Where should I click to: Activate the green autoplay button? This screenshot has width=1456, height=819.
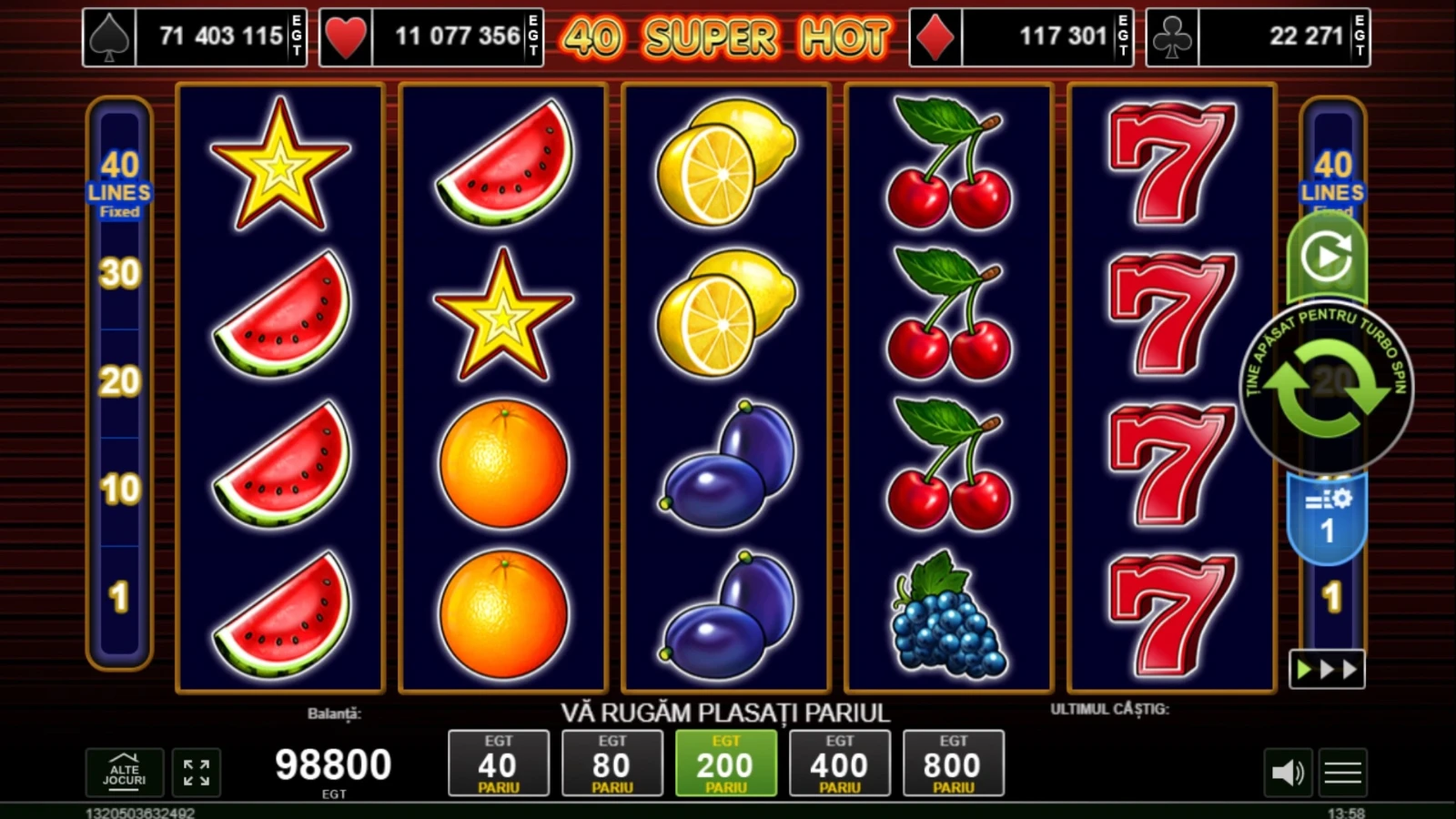coord(1327,258)
